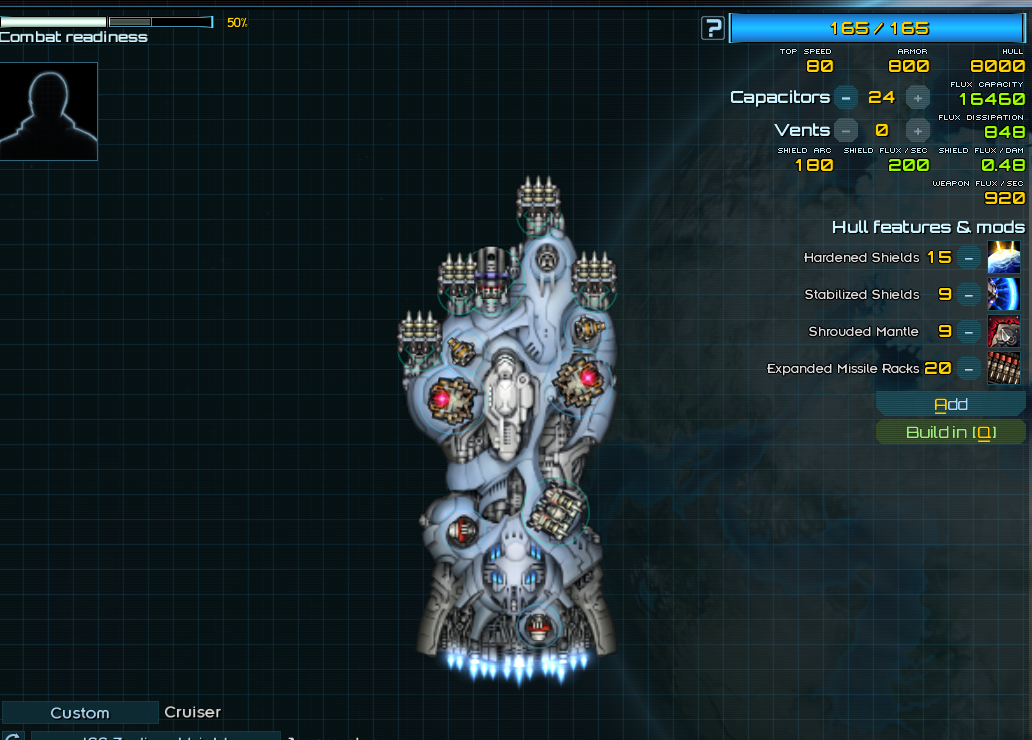This screenshot has width=1032, height=740.
Task: Increase Capacitors with the plus button
Action: (917, 97)
